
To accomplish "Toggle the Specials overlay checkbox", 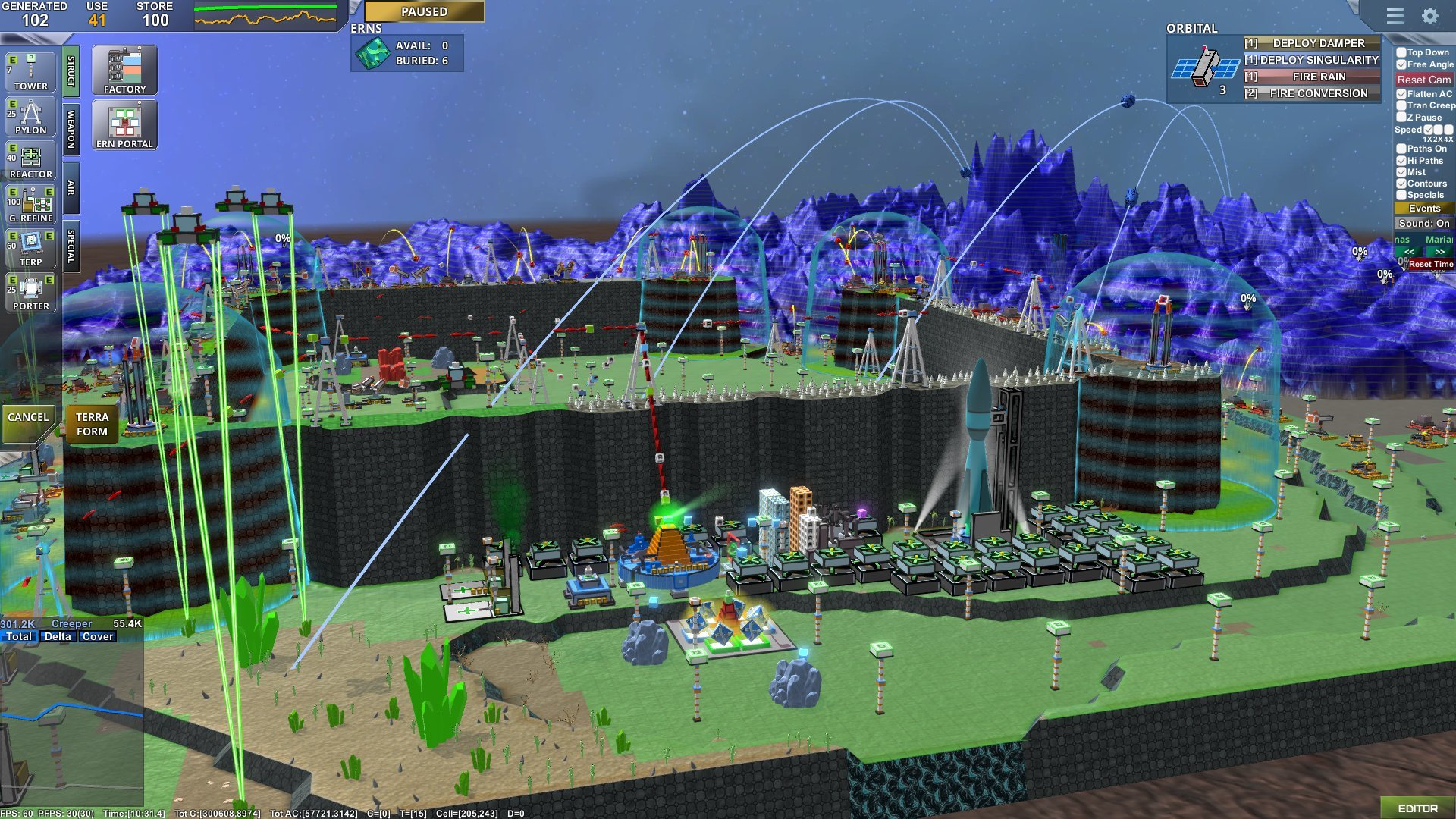I will click(x=1401, y=195).
